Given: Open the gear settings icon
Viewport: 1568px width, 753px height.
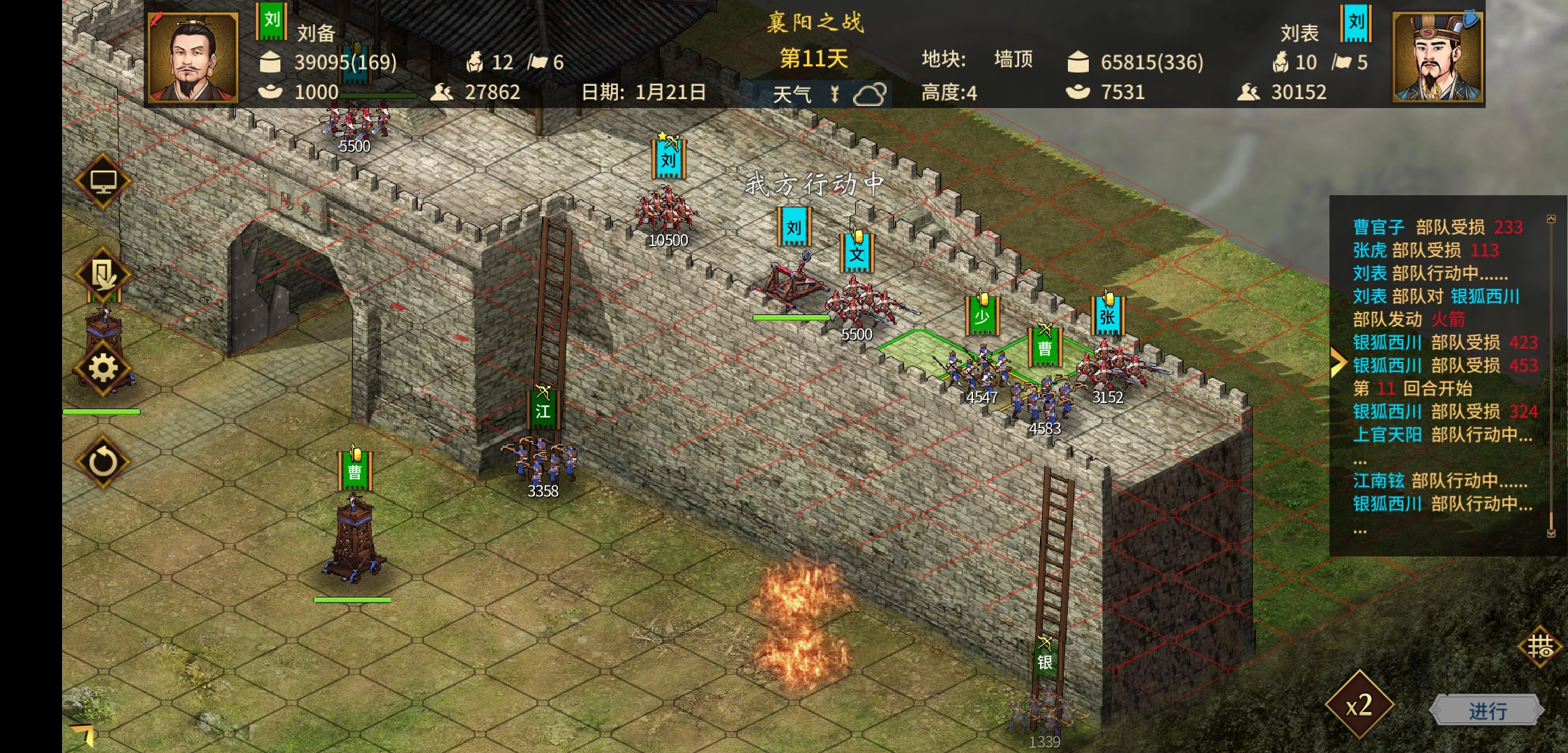Looking at the screenshot, I should [x=103, y=368].
